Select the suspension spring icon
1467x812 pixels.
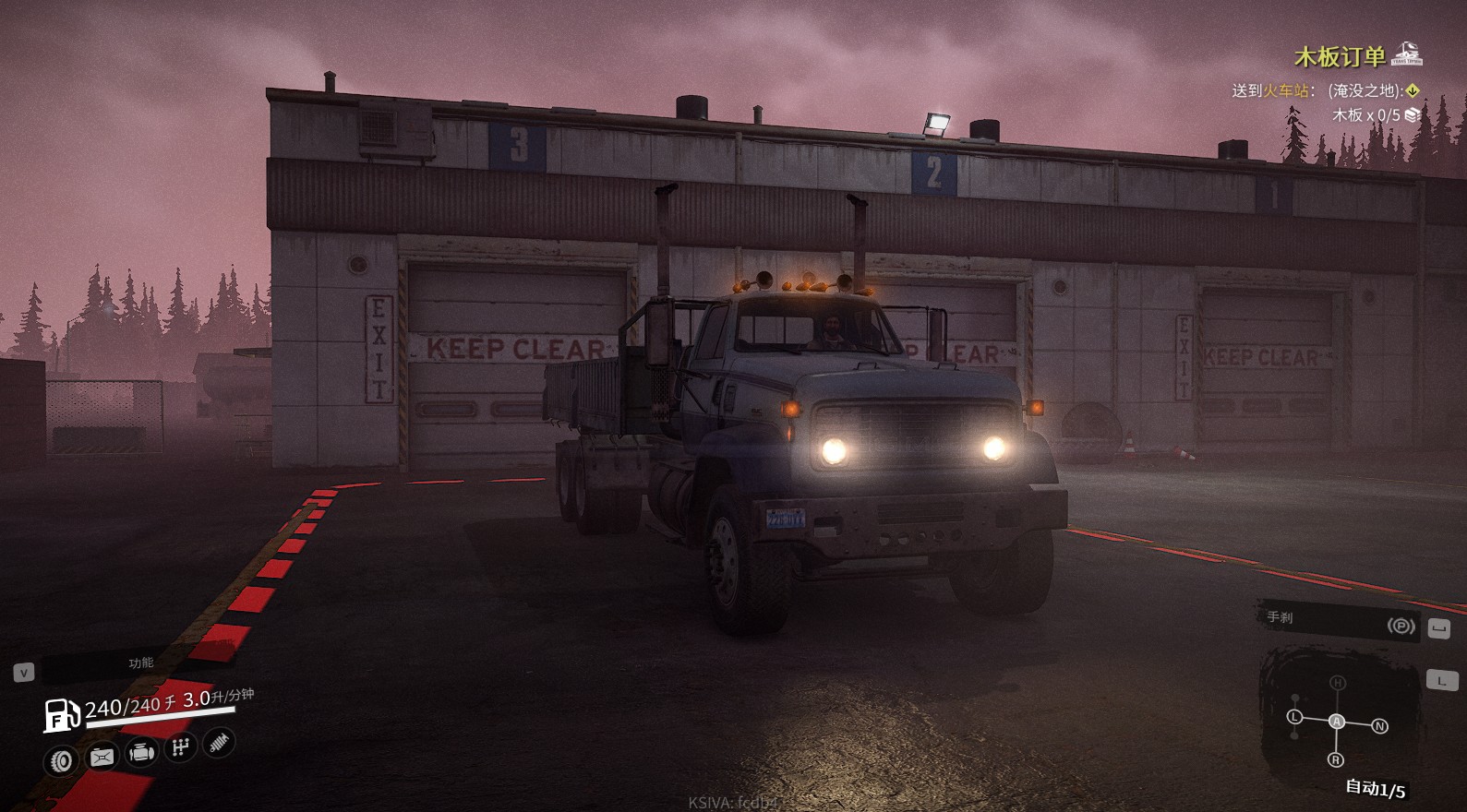[219, 742]
